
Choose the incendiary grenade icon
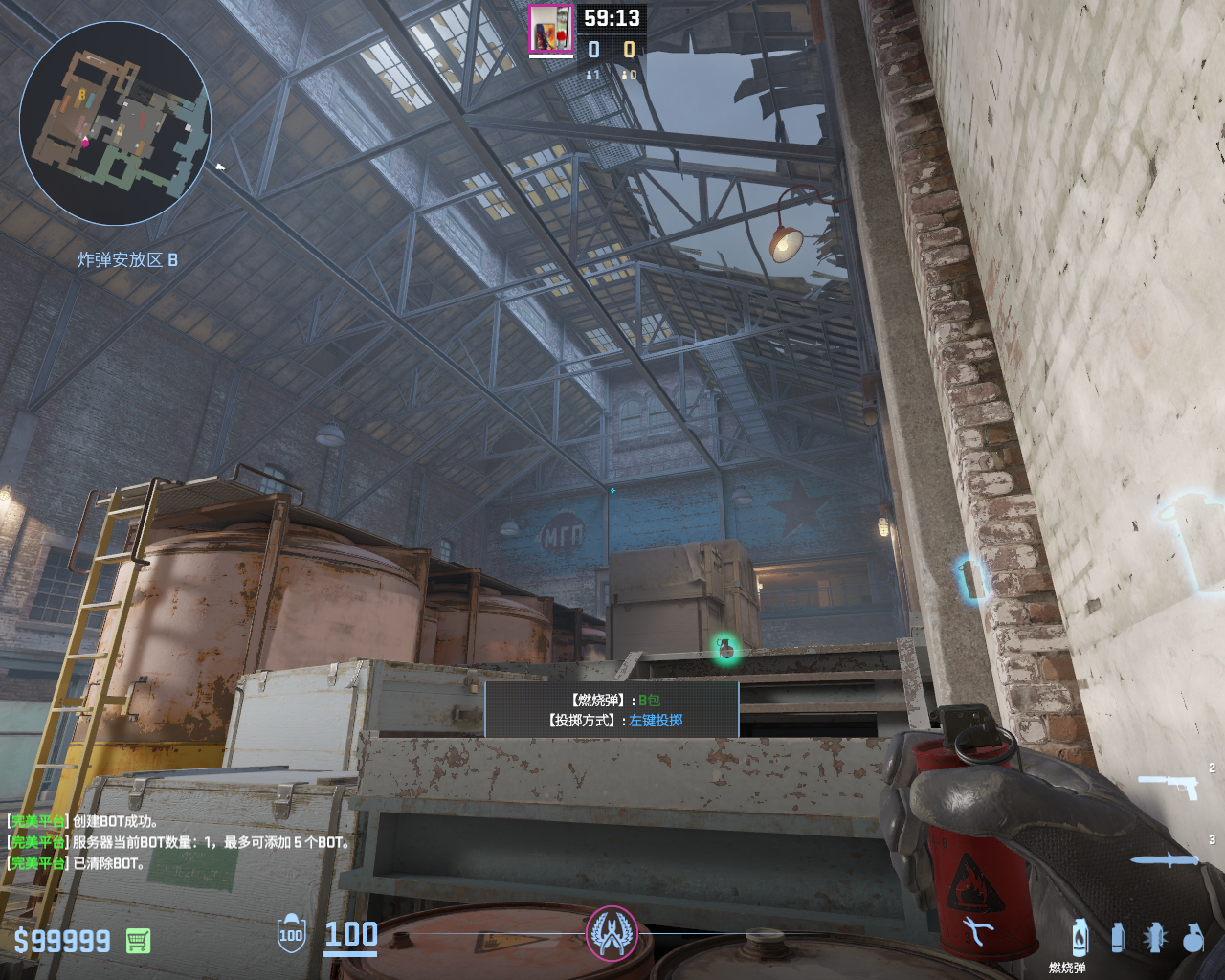coord(1080,938)
